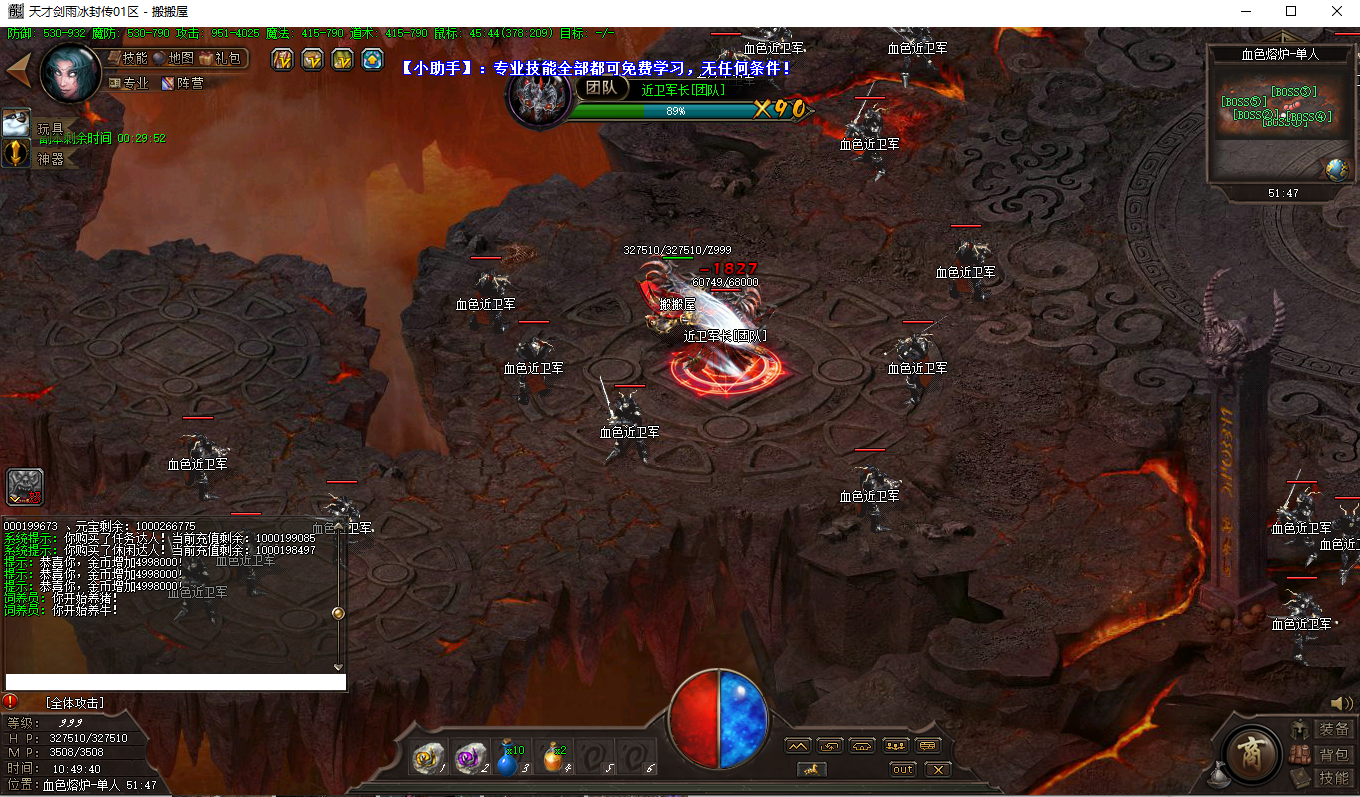Viewport: 1360px width, 797px height.
Task: Open the globe world map button
Action: [1336, 170]
